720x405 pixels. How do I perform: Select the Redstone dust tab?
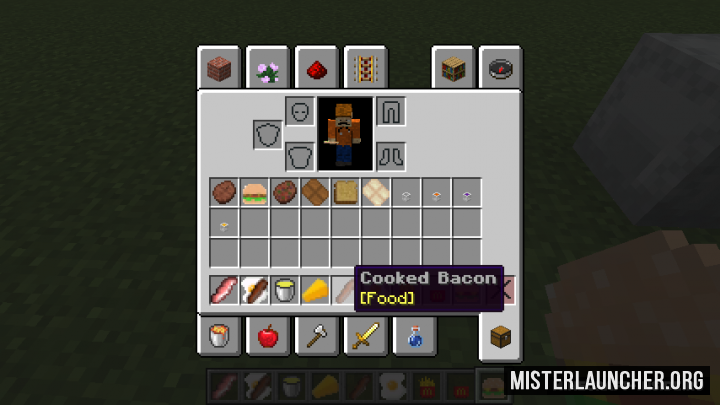(x=316, y=70)
